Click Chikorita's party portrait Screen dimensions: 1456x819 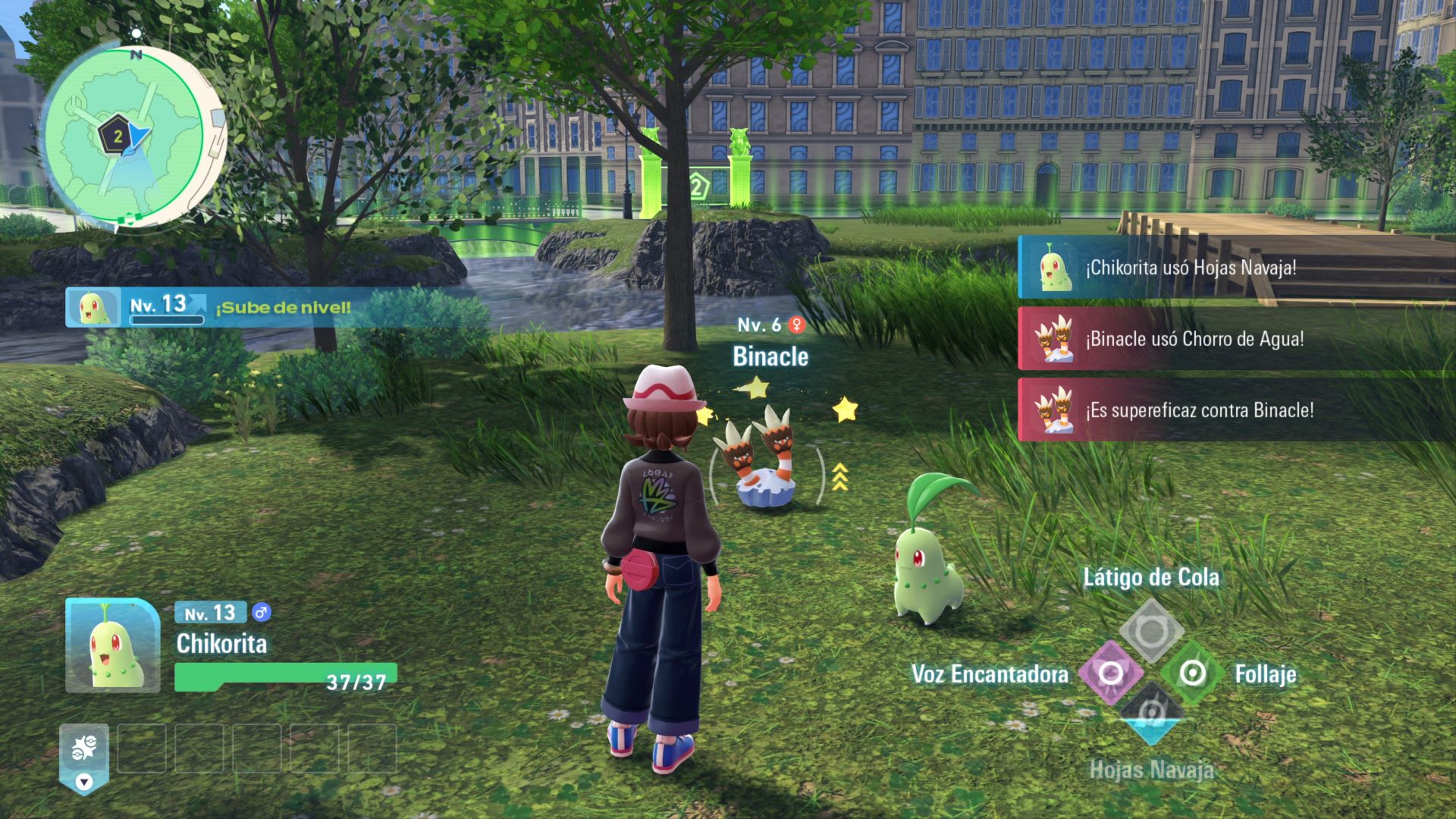pyautogui.click(x=112, y=645)
